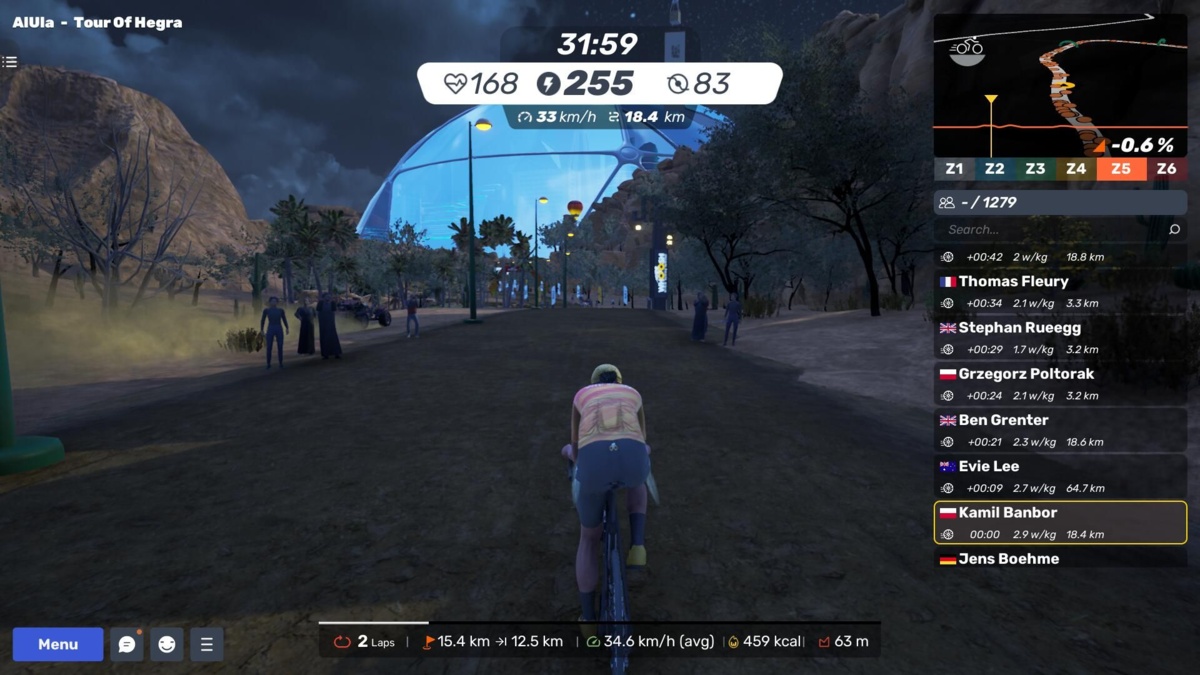
Task: Select the search magnifier icon
Action: [x=1175, y=229]
